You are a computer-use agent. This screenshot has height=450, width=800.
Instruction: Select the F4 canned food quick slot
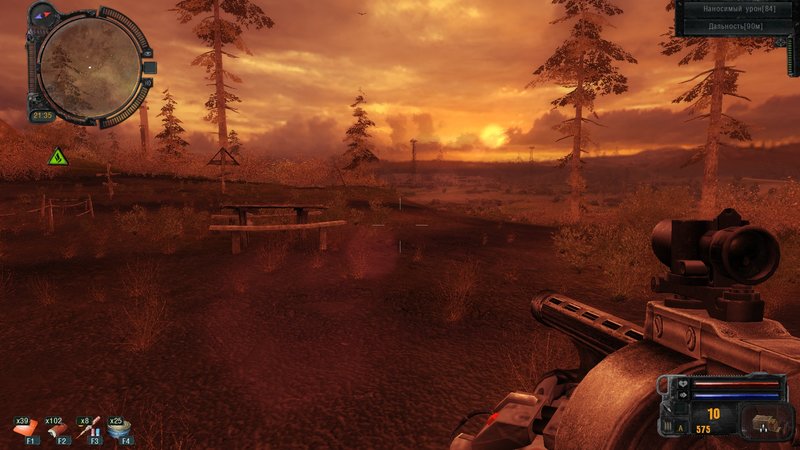coord(121,430)
